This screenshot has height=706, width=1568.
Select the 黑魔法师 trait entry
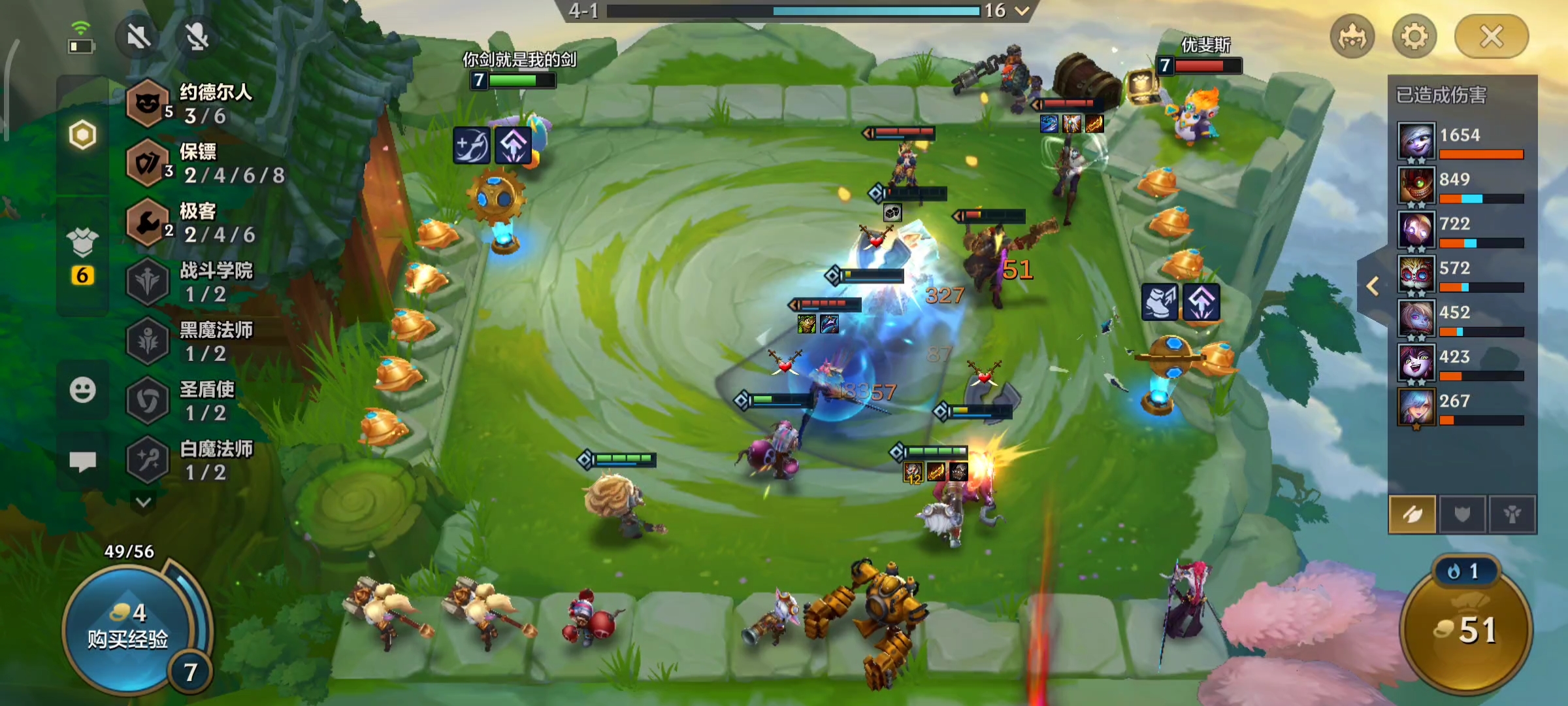pyautogui.click(x=196, y=341)
